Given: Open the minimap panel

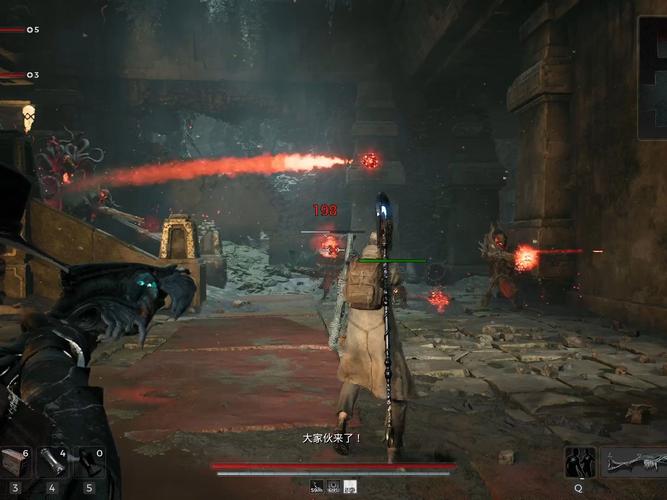Looking at the screenshot, I should 652,77.
